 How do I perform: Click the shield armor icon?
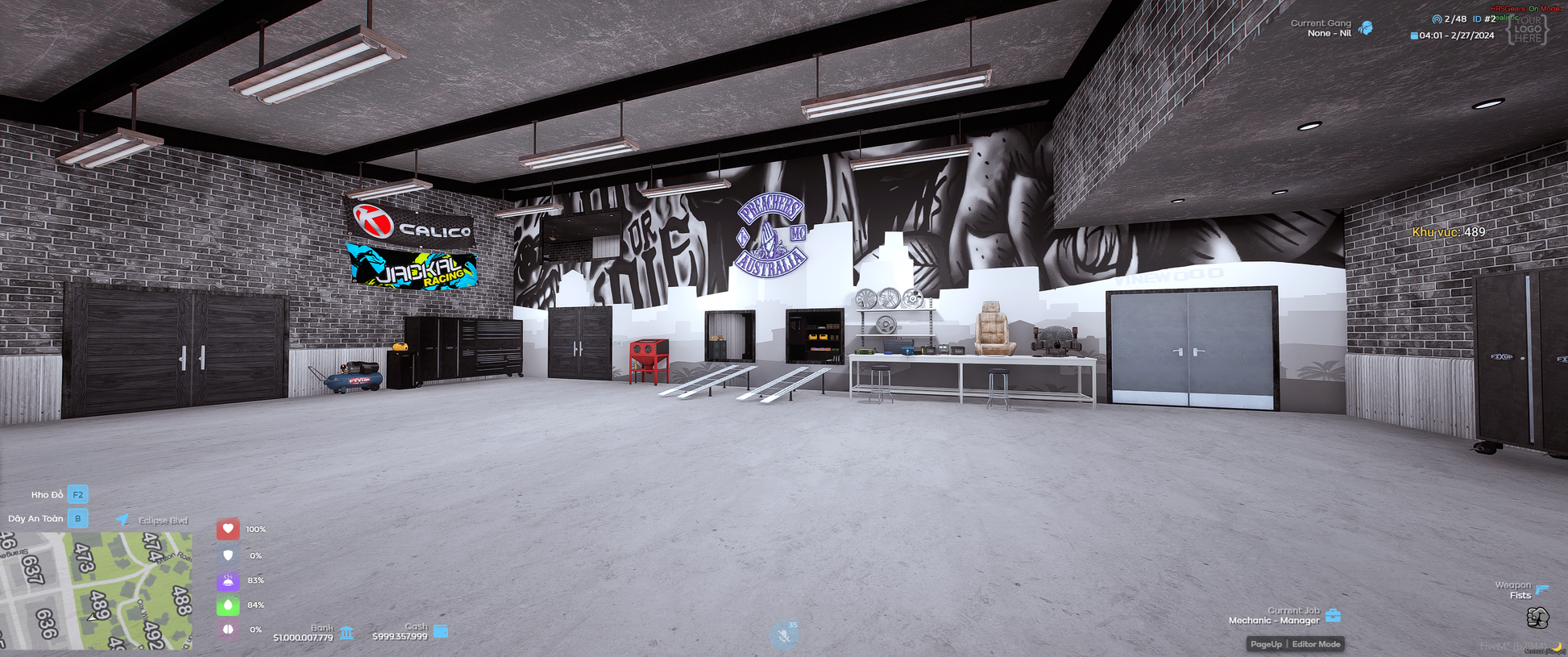pyautogui.click(x=228, y=555)
